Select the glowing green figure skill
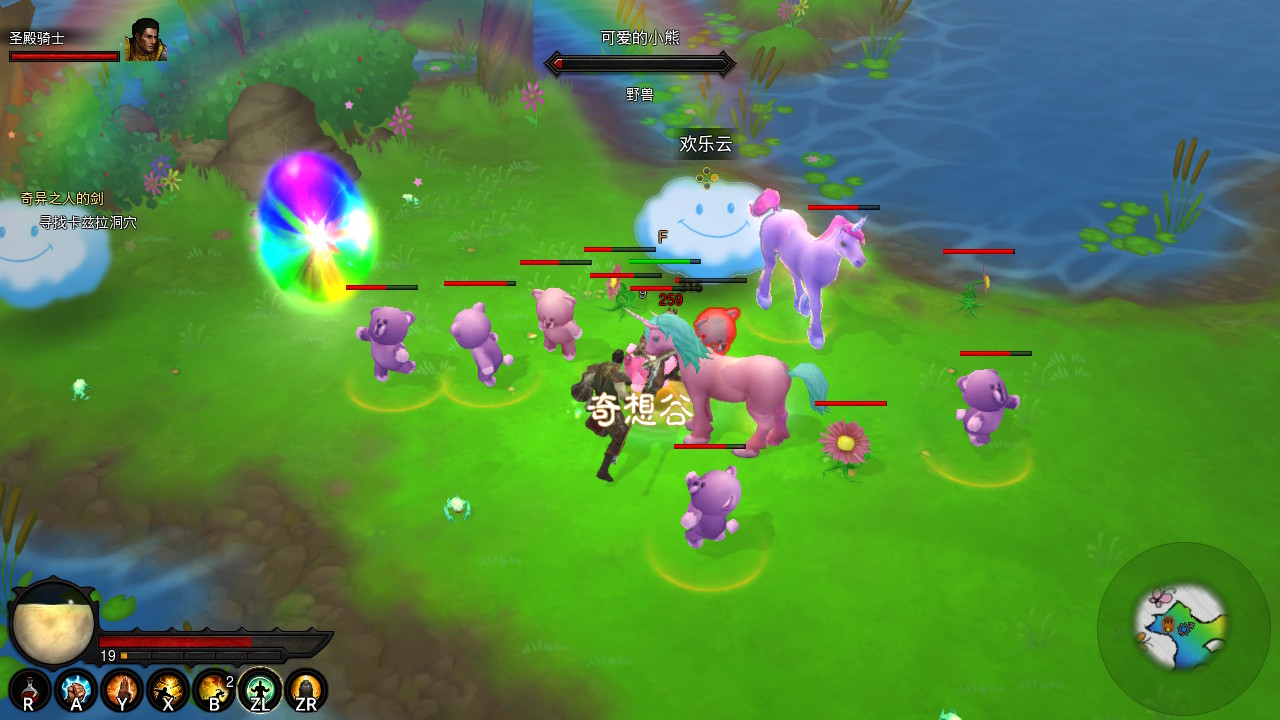 pos(260,690)
